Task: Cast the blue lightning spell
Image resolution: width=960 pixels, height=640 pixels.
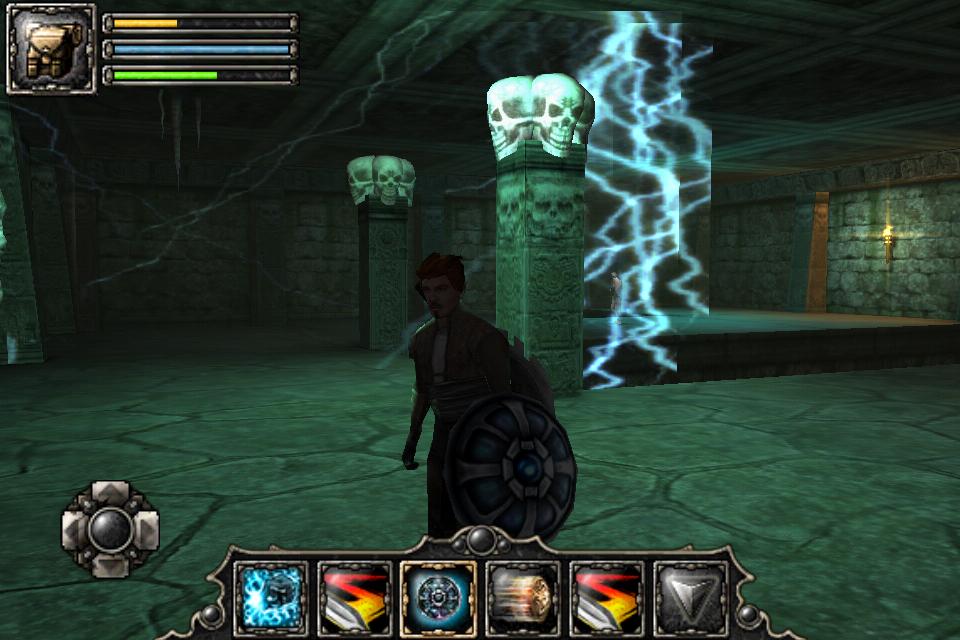Action: pyautogui.click(x=270, y=598)
